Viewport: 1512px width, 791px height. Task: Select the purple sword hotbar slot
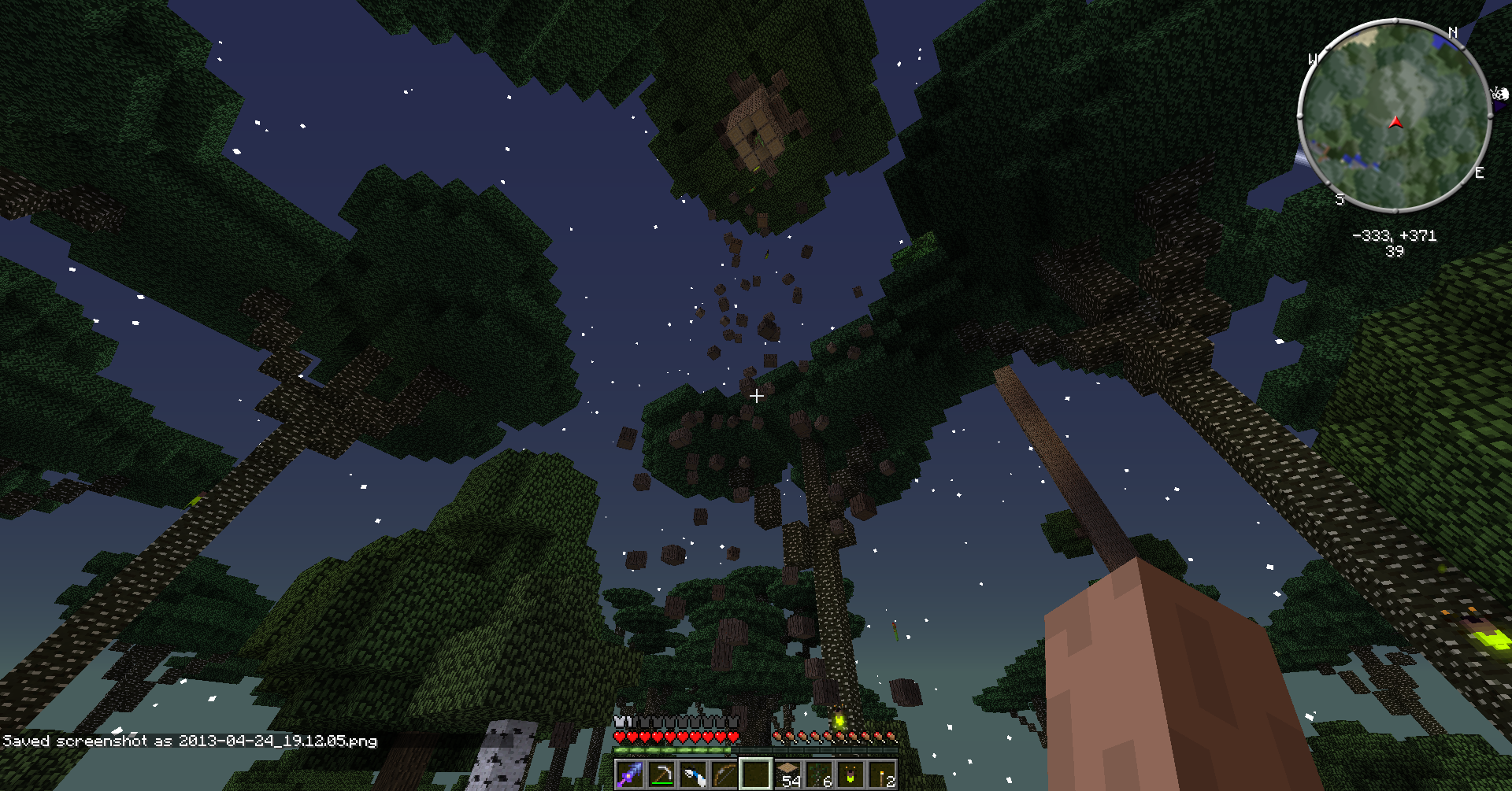[x=629, y=774]
